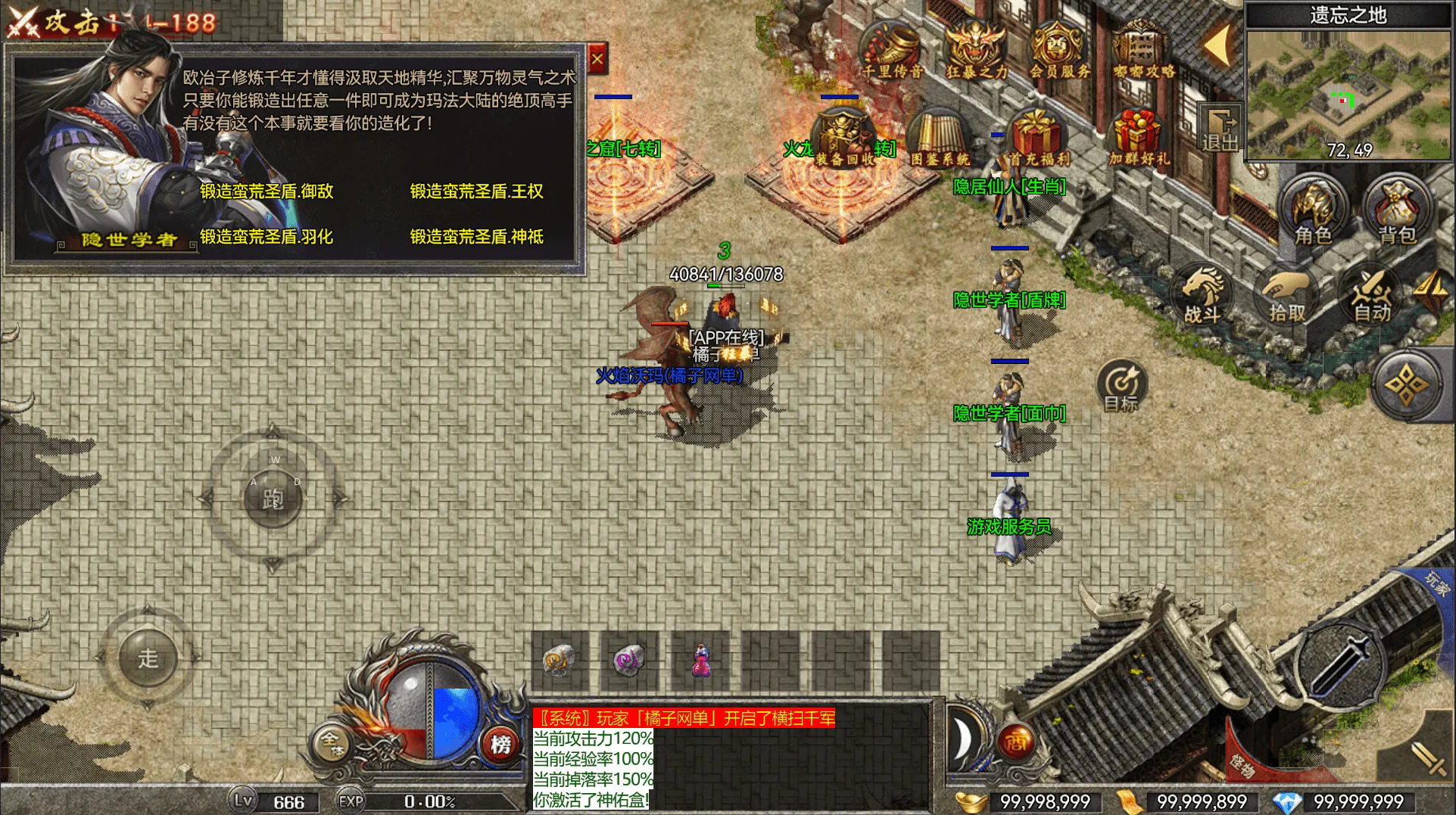
Task: Pick 锻造蛮荒圣盾.羽化 forging option
Action: pyautogui.click(x=267, y=237)
